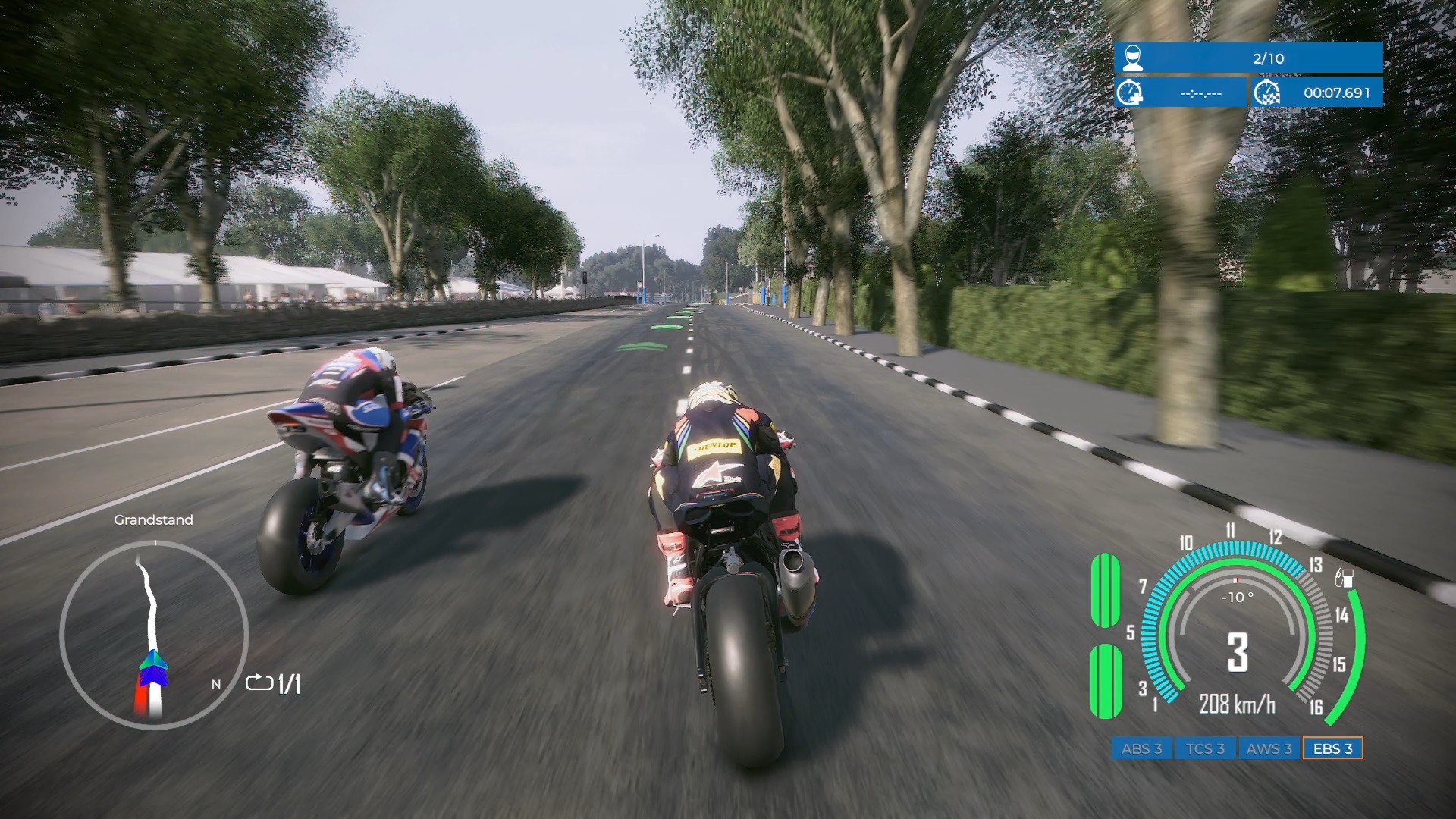The width and height of the screenshot is (1456, 819).
Task: Click the front tyre status indicator
Action: [x=1106, y=590]
